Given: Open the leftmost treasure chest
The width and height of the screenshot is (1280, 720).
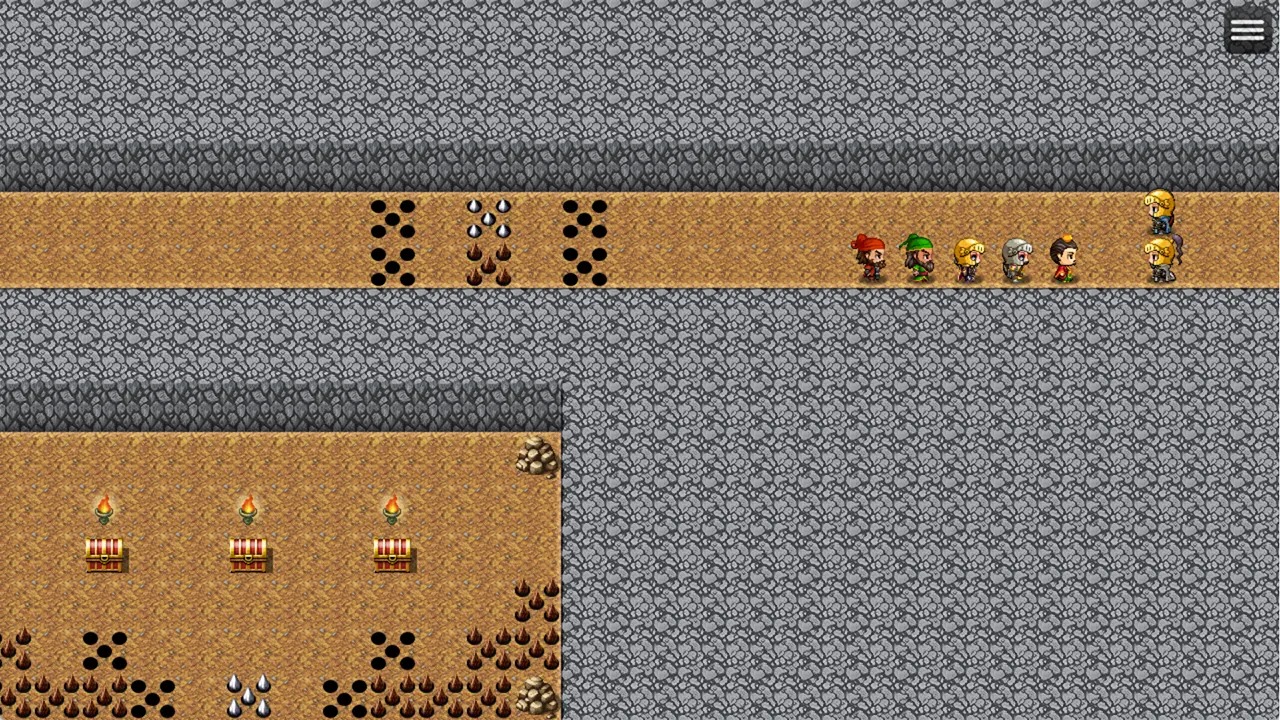Looking at the screenshot, I should [105, 552].
